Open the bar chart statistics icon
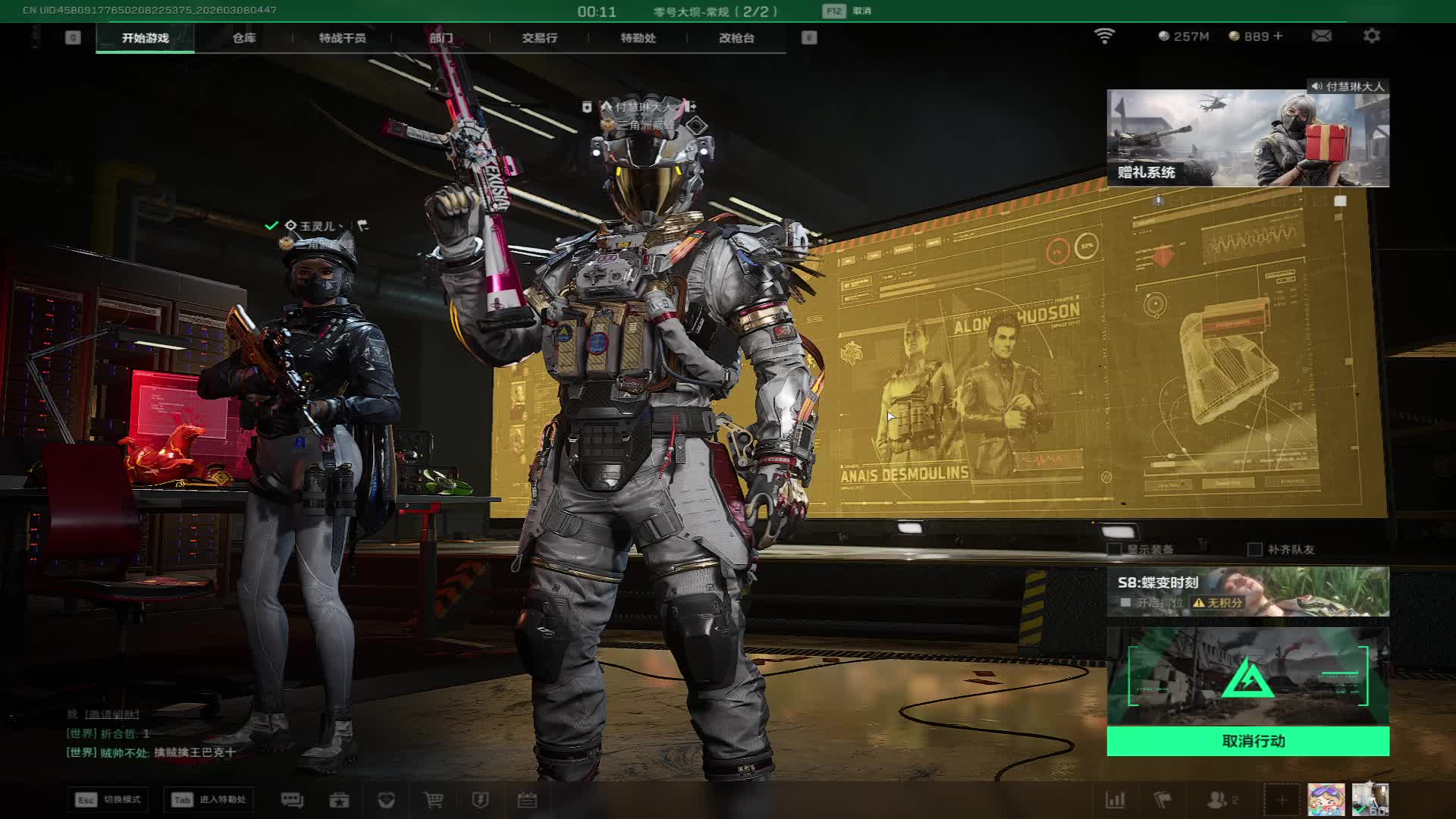Screen dimensions: 1456x819 click(1116, 800)
